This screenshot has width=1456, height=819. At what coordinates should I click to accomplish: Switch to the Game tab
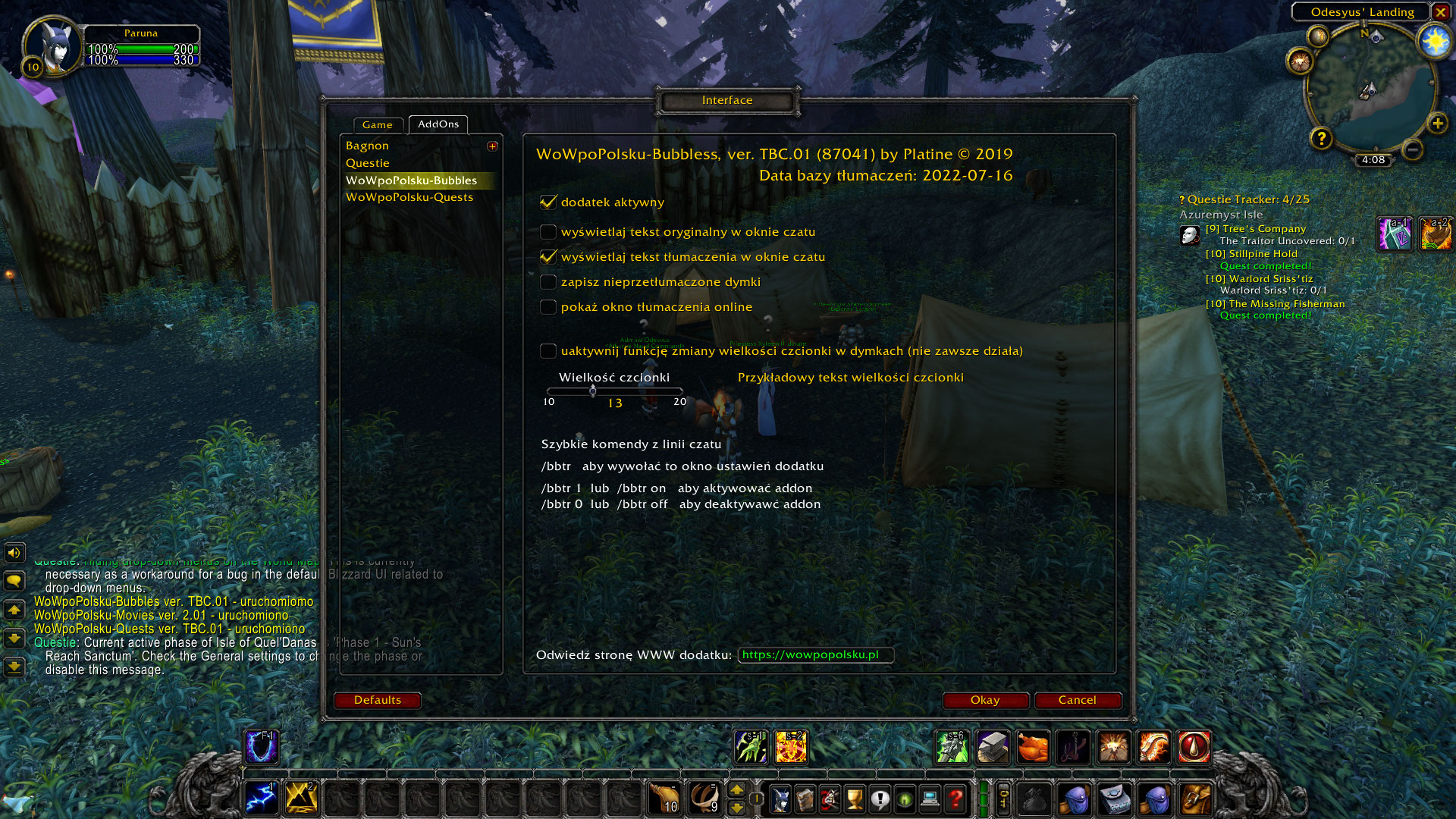(378, 125)
